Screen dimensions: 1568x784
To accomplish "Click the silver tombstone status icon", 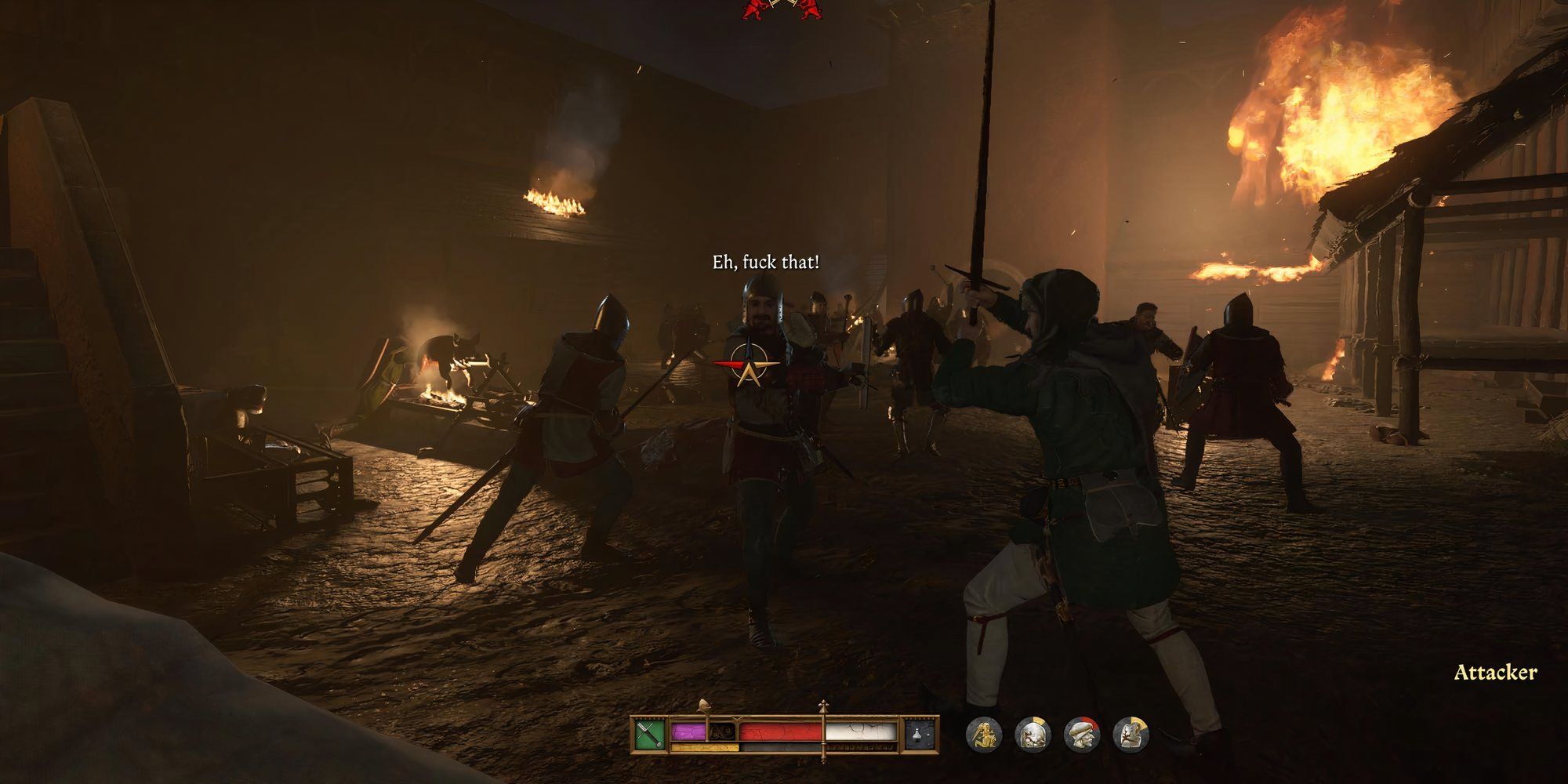I will click(1032, 735).
